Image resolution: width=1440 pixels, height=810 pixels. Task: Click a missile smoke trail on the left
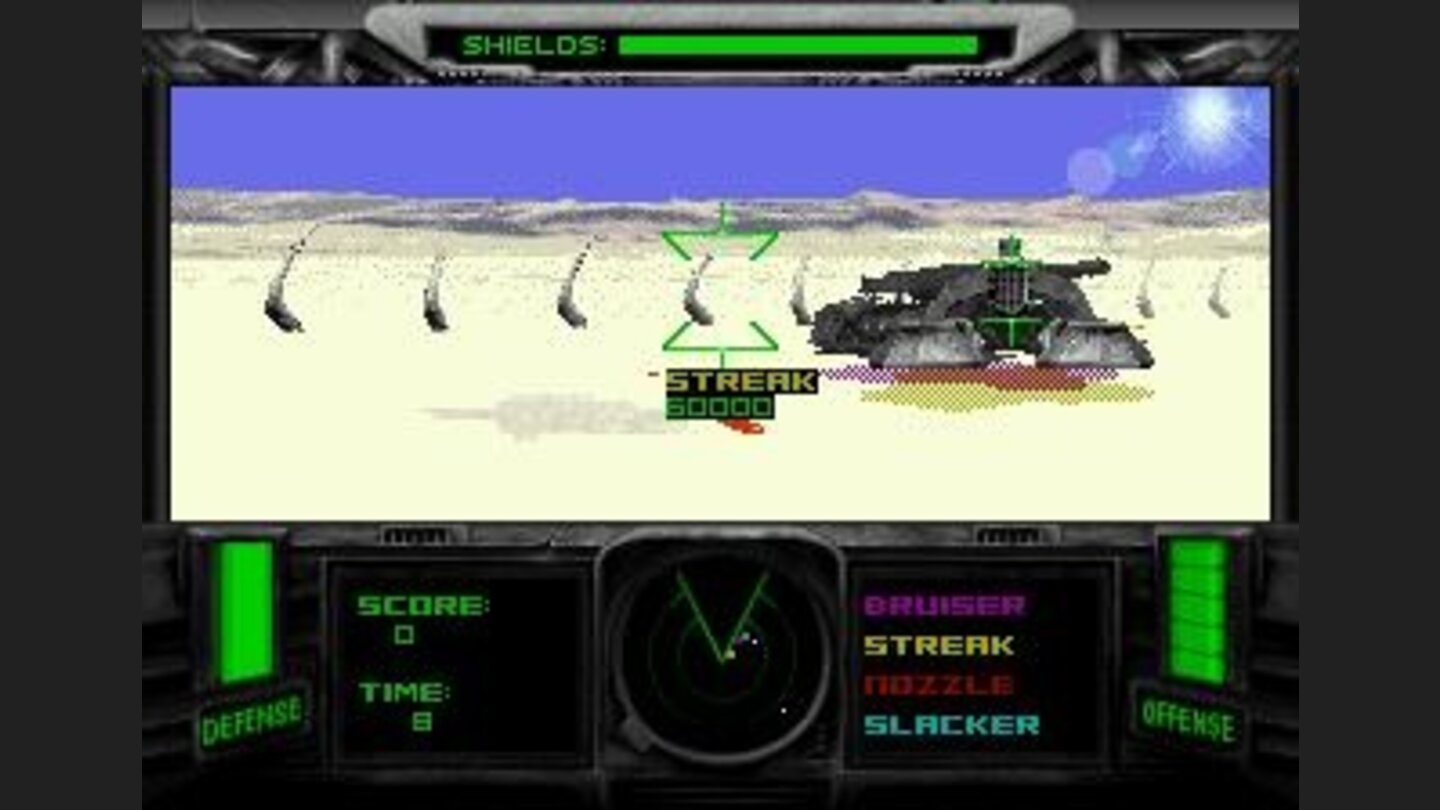285,295
